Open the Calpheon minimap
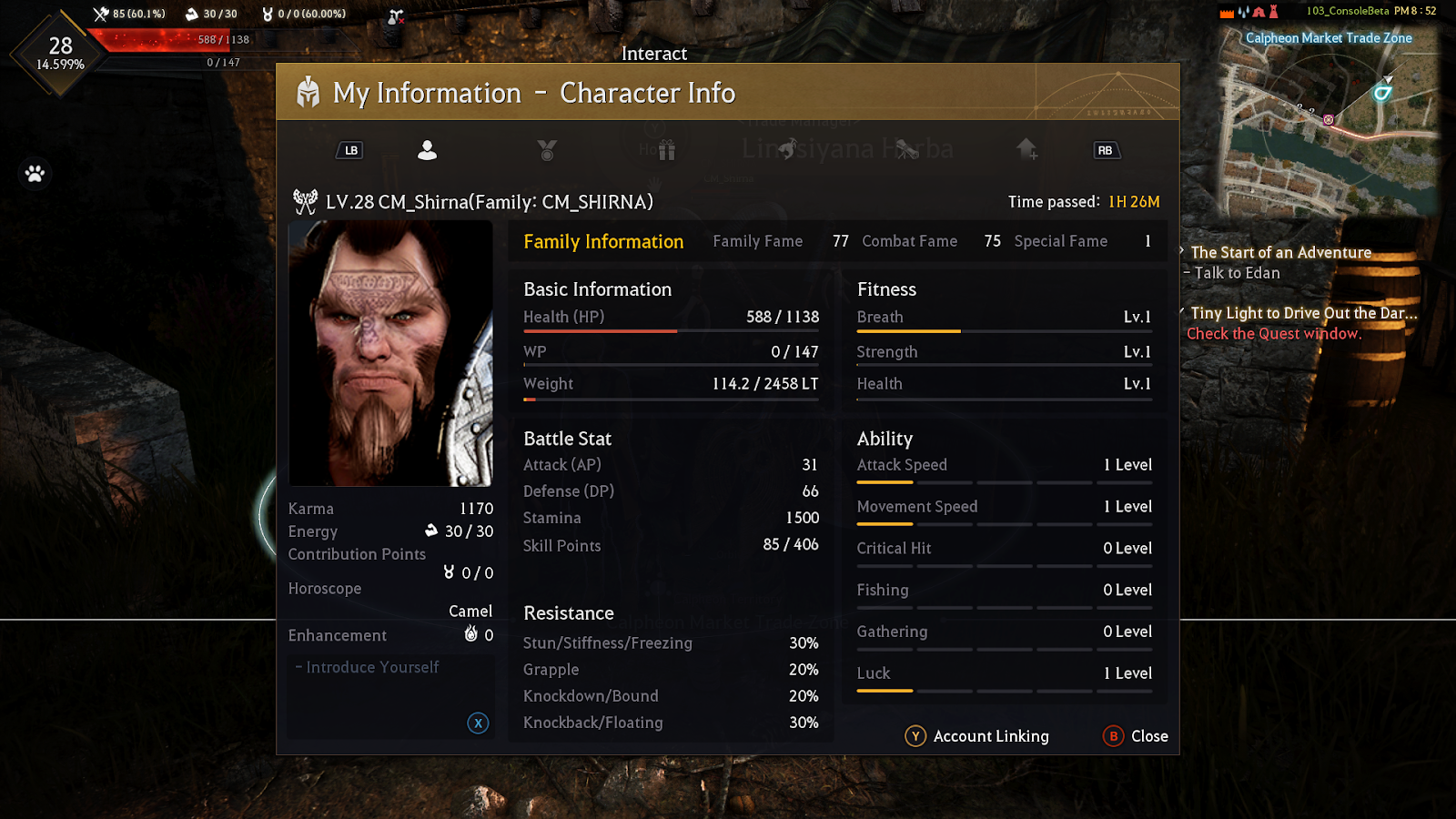 click(1329, 123)
